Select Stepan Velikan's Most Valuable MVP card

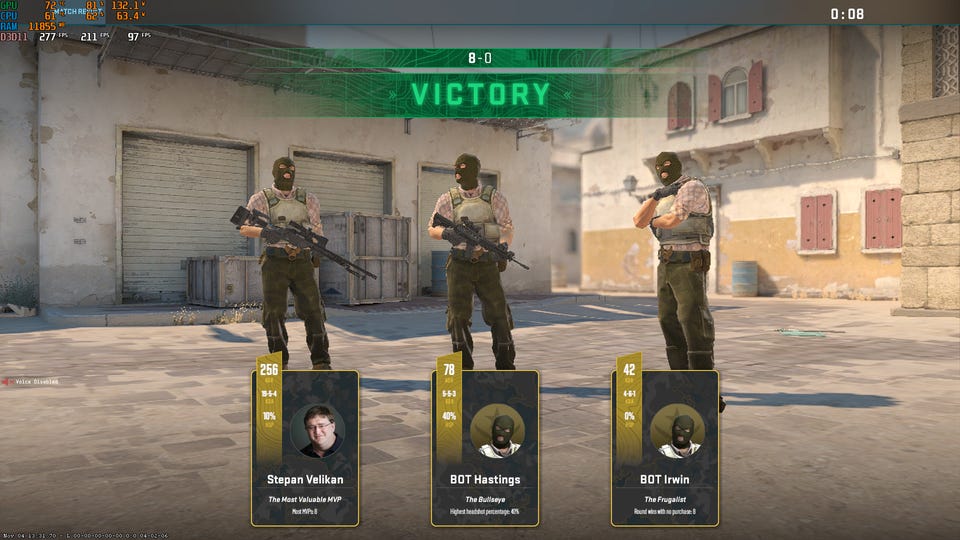click(305, 450)
